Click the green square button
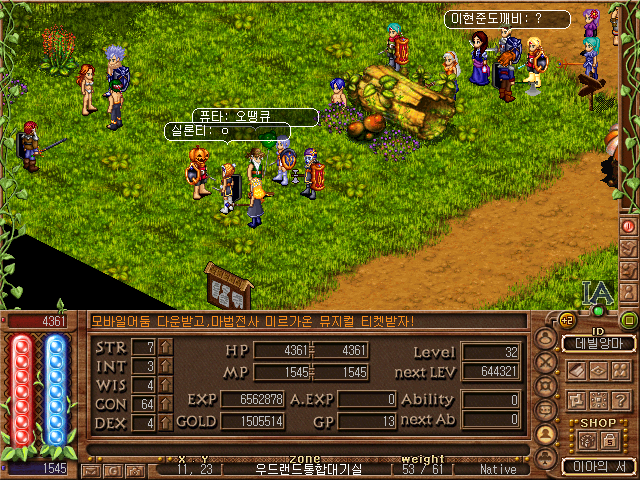The width and height of the screenshot is (640, 480). coord(628,321)
